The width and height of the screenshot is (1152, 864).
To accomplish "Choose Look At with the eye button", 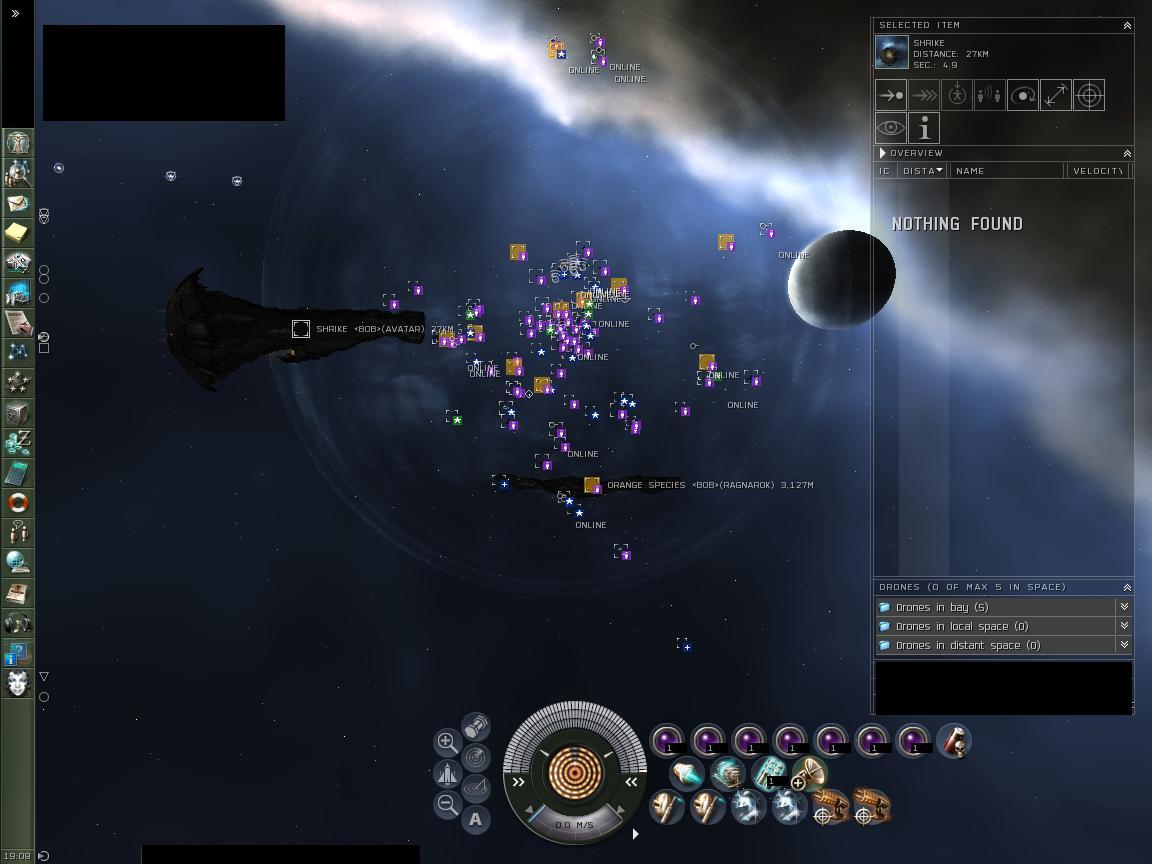I will [x=891, y=129].
